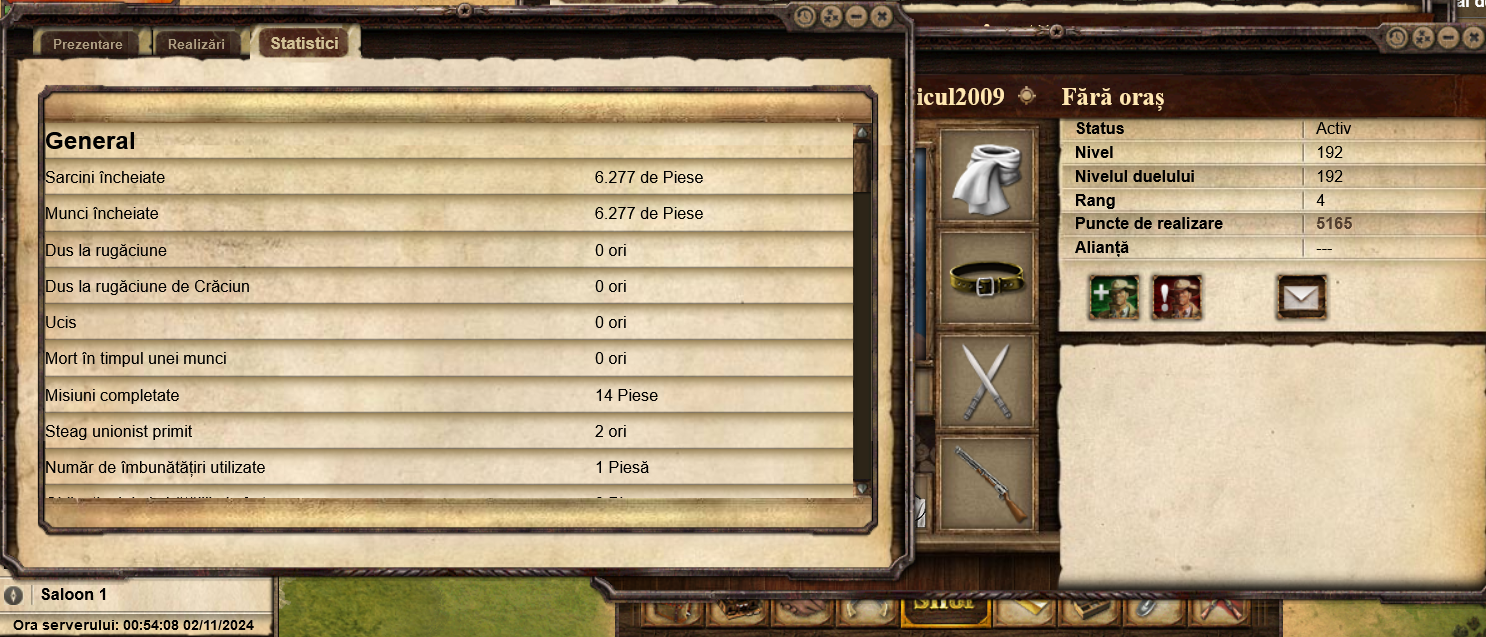1486x637 pixels.
Task: Inspect the yellow belt equipment slot
Action: 987,278
